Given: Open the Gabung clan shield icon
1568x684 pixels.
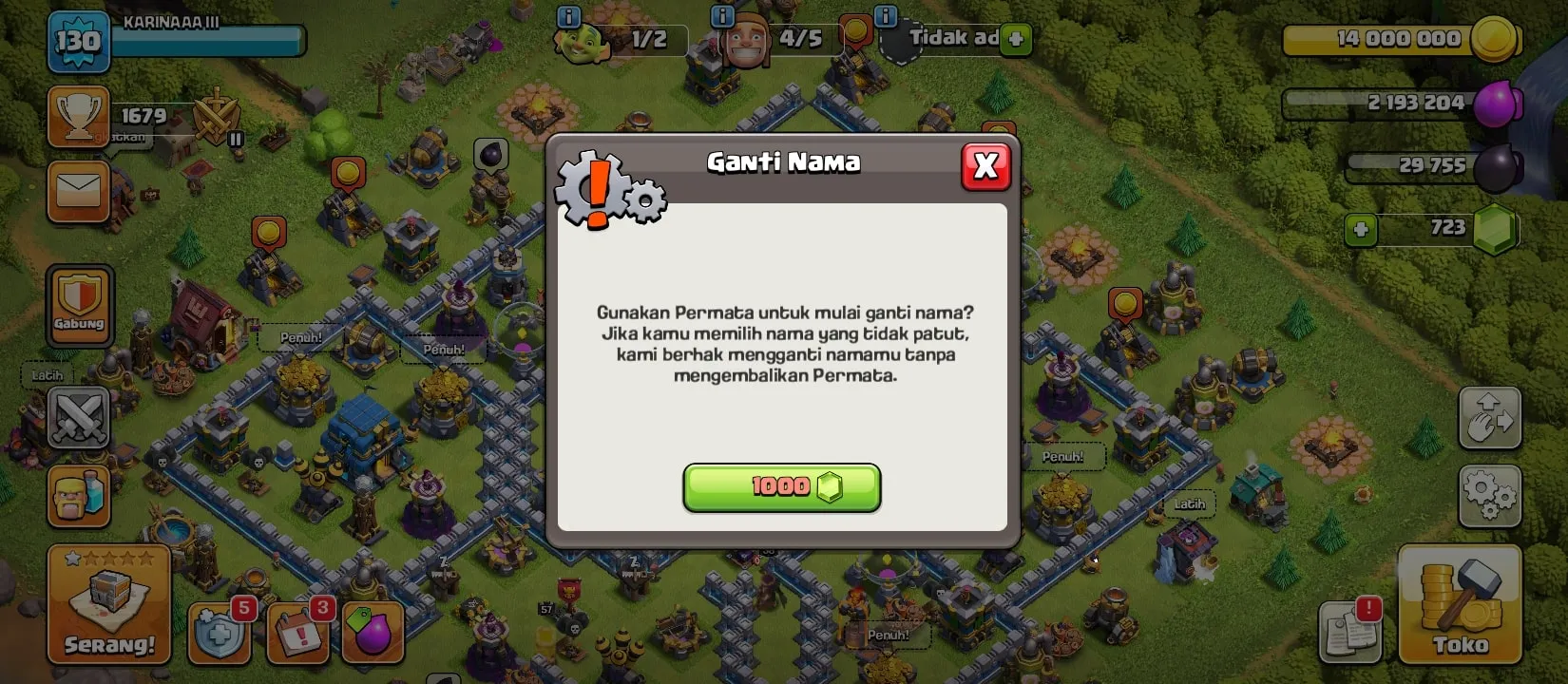Looking at the screenshot, I should click(x=80, y=304).
